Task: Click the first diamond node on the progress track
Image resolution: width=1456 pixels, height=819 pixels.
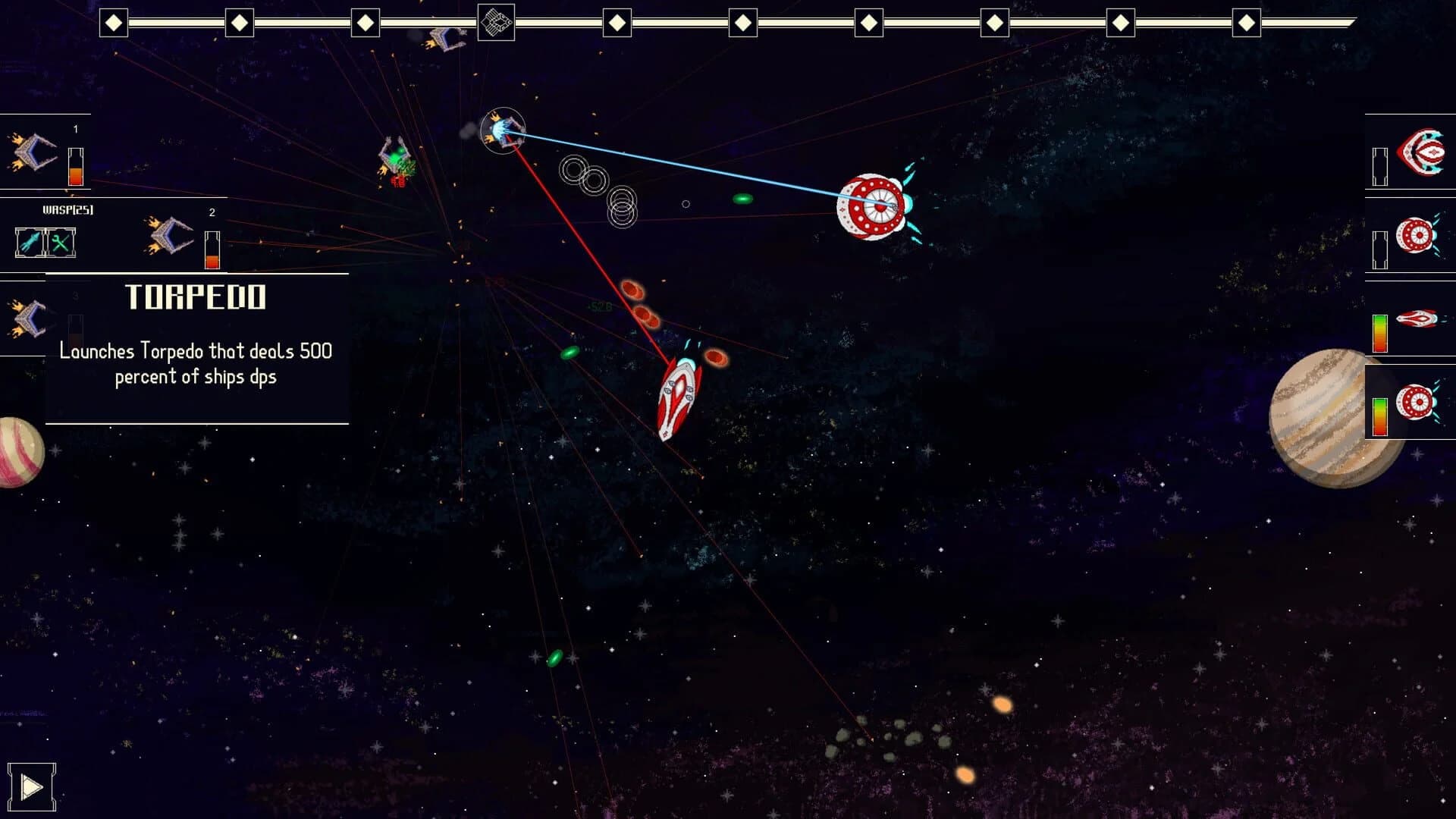Action: coord(115,23)
